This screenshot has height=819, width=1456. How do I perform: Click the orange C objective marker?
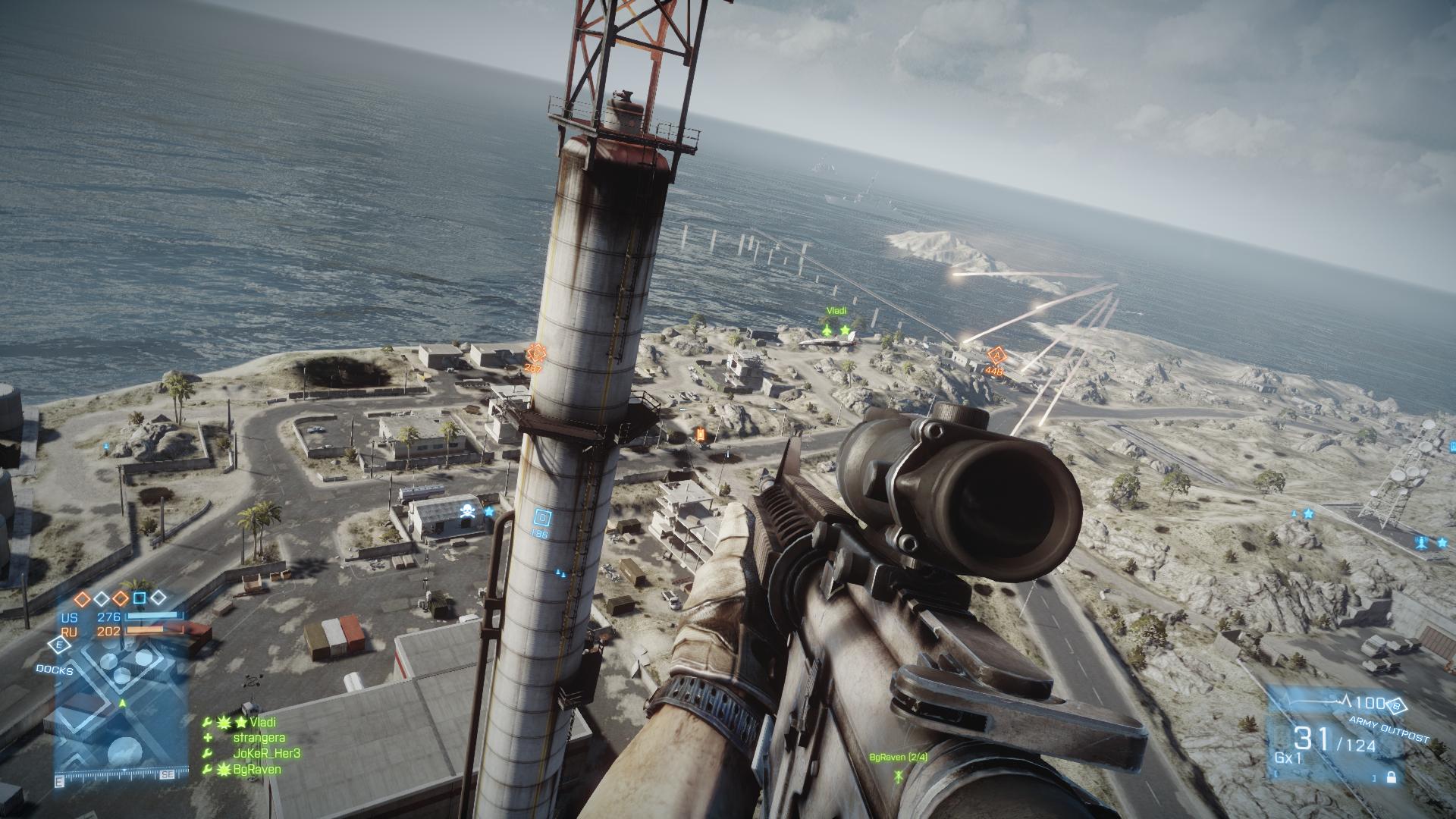535,353
